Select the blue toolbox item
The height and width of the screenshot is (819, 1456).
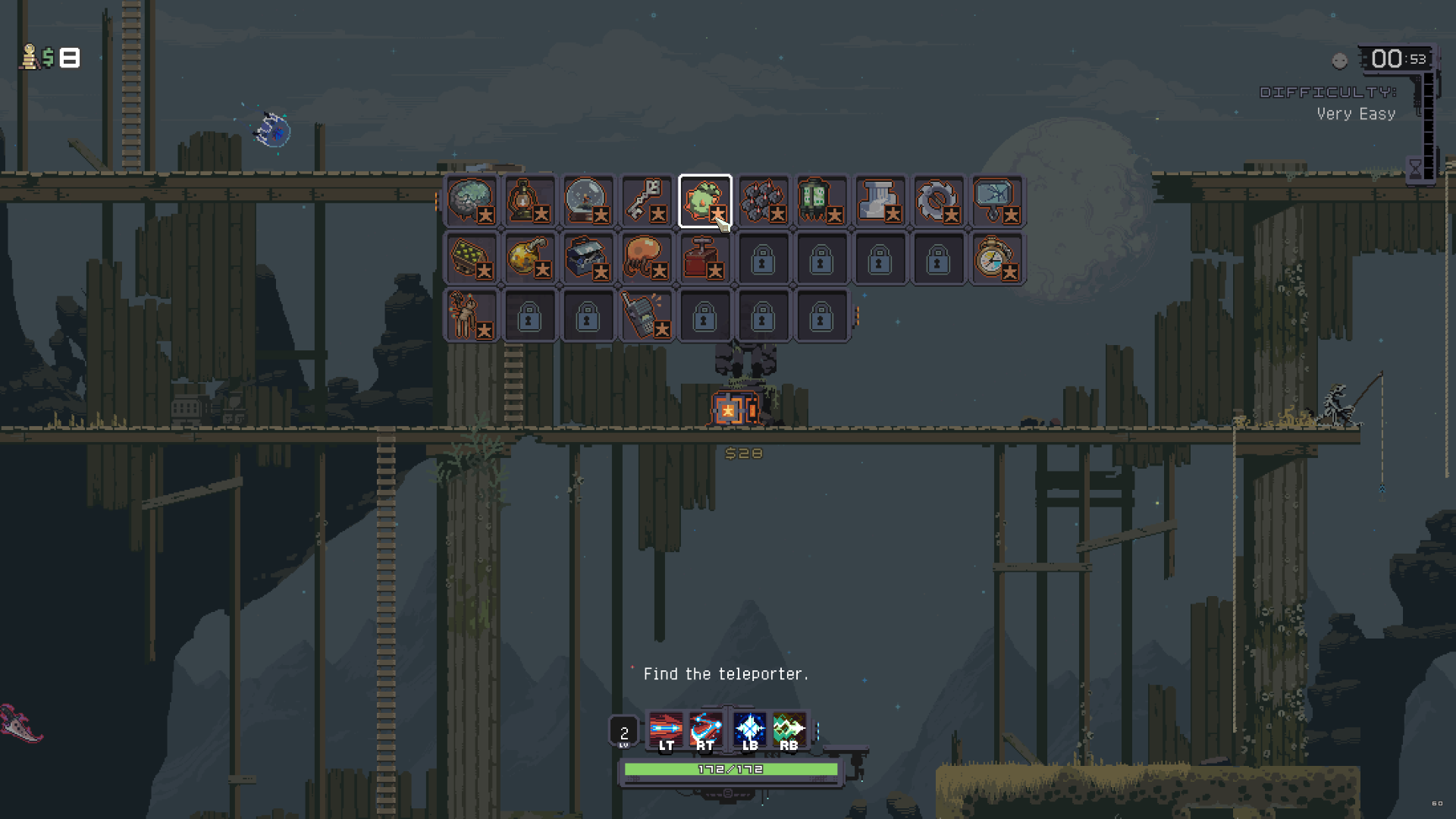coord(588,258)
